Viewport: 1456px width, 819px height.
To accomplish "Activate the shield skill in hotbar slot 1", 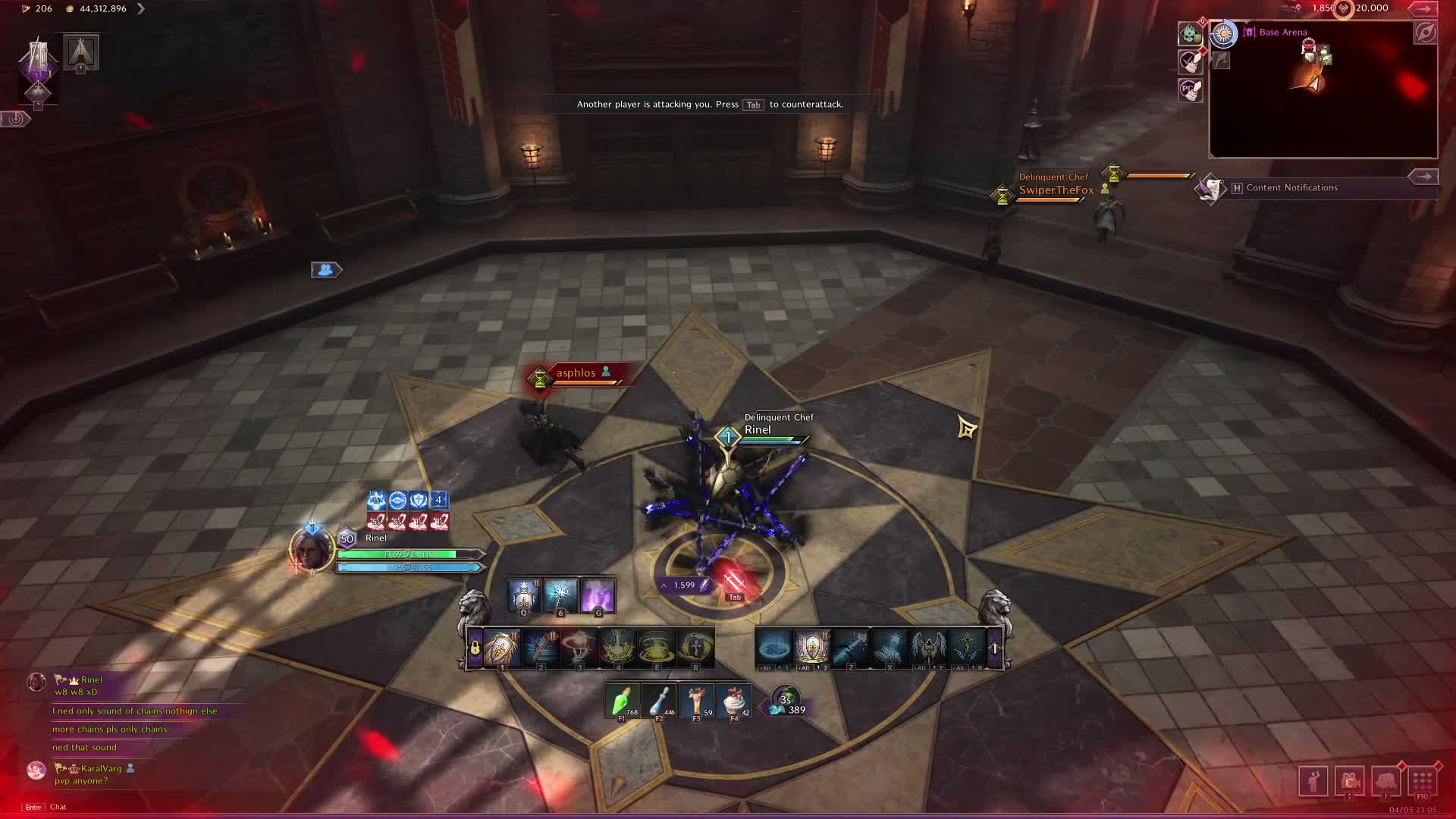I will click(x=501, y=648).
